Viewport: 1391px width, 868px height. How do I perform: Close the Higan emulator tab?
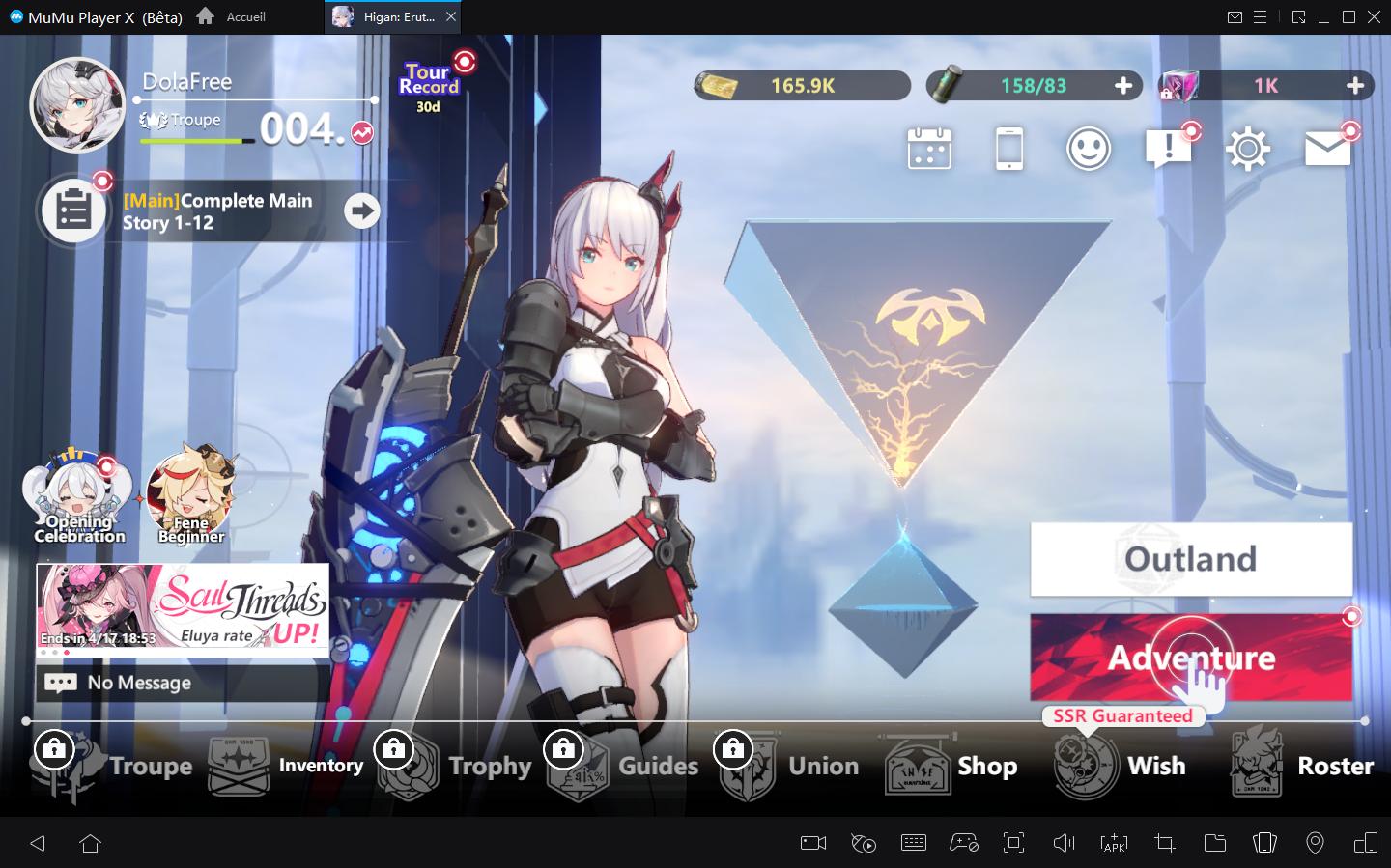[452, 17]
